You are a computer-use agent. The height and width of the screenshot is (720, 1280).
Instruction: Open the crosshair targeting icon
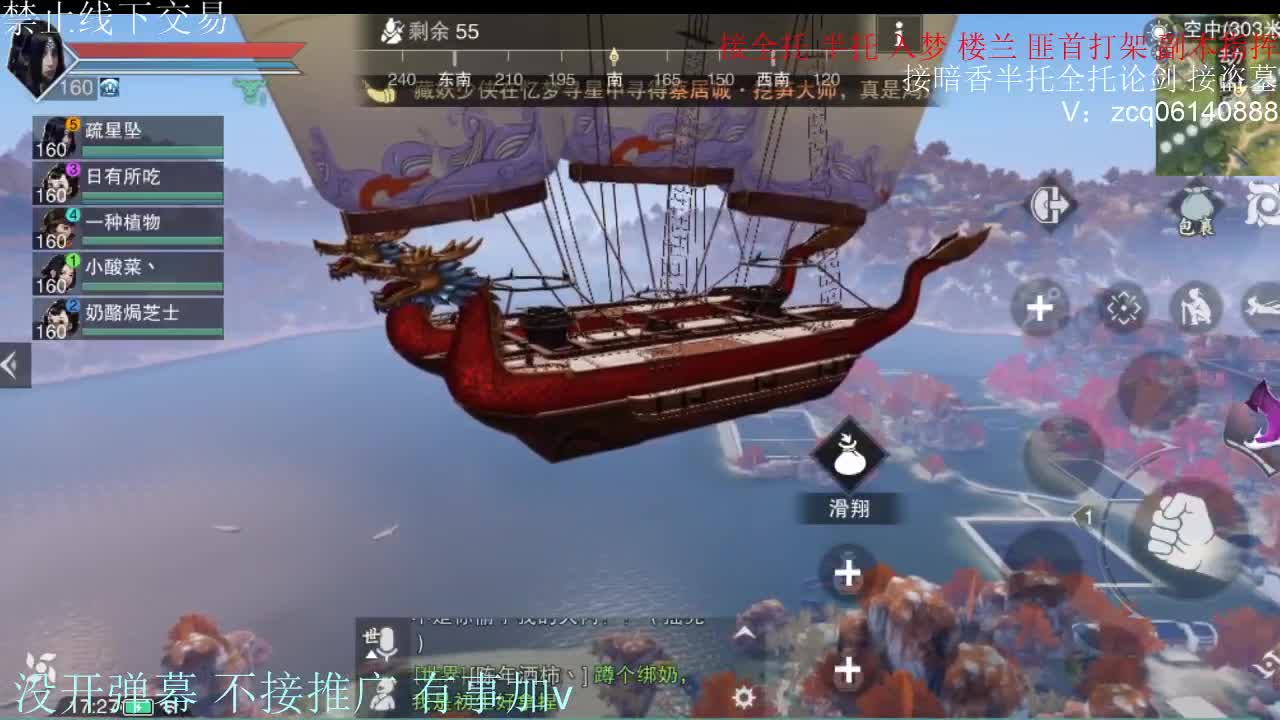pyautogui.click(x=1124, y=307)
